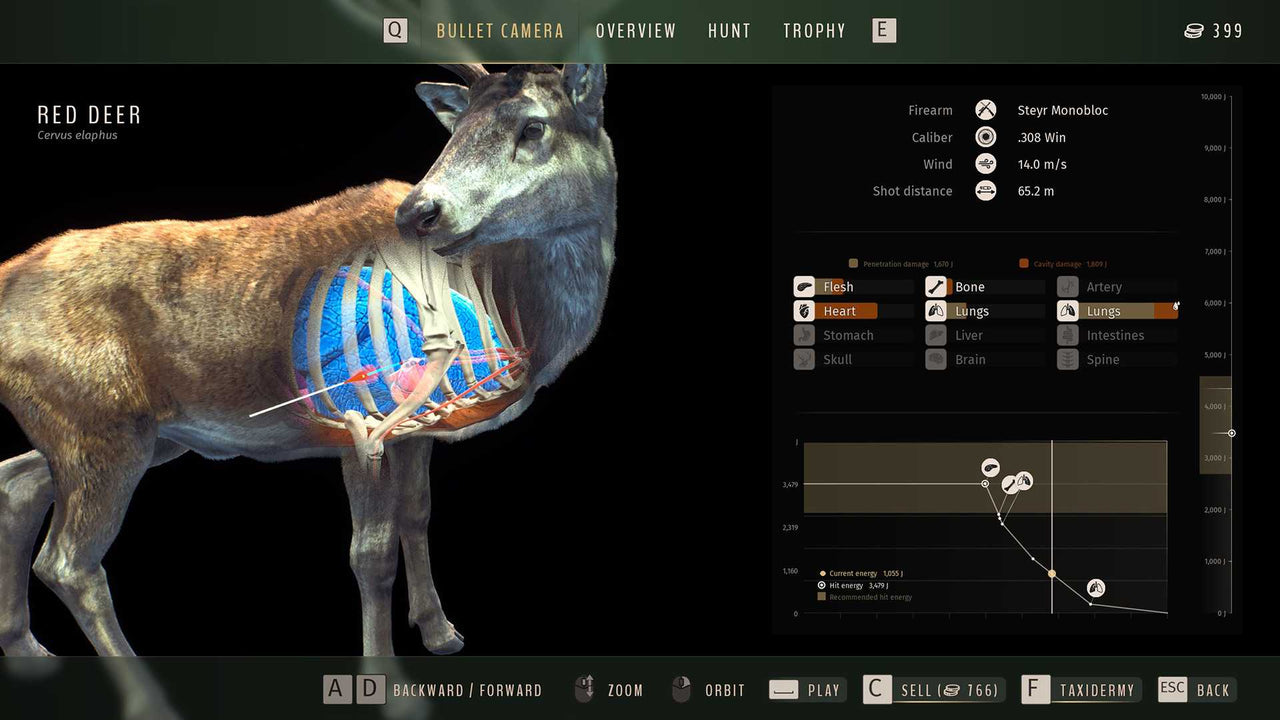Click the Intestines organ icon
1280x720 pixels.
click(1066, 335)
